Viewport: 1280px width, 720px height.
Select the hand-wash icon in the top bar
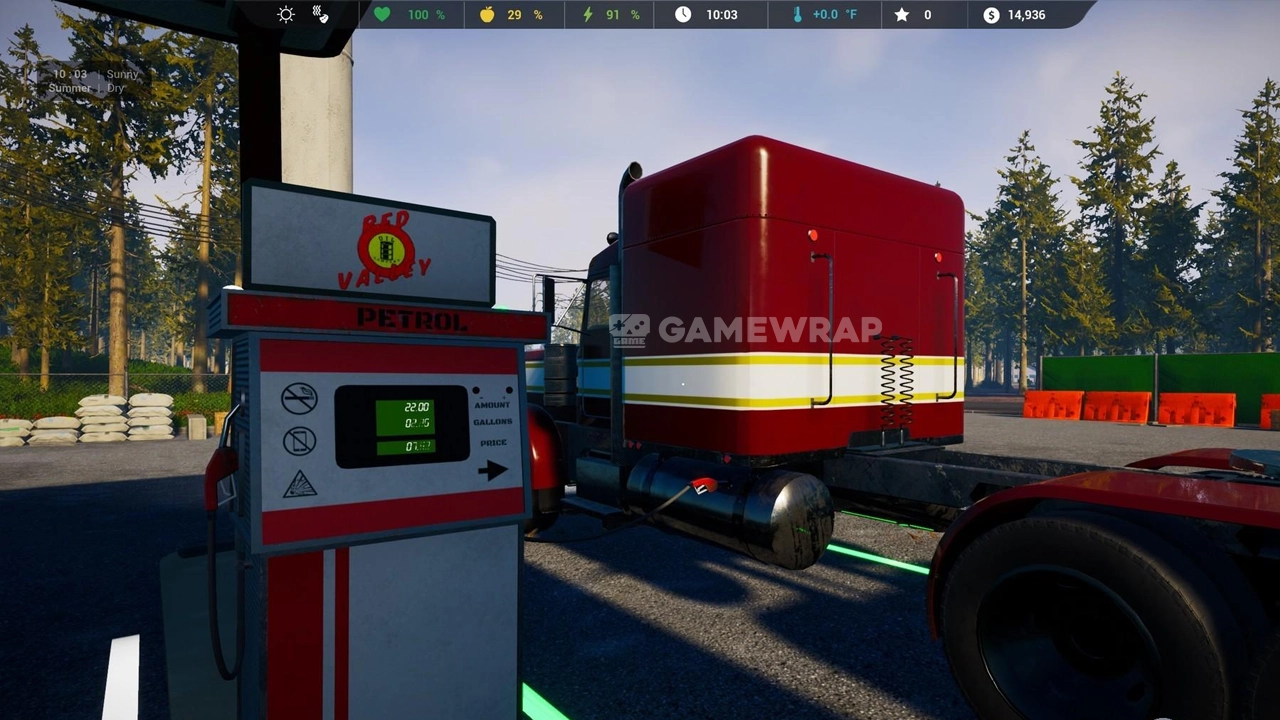(320, 14)
